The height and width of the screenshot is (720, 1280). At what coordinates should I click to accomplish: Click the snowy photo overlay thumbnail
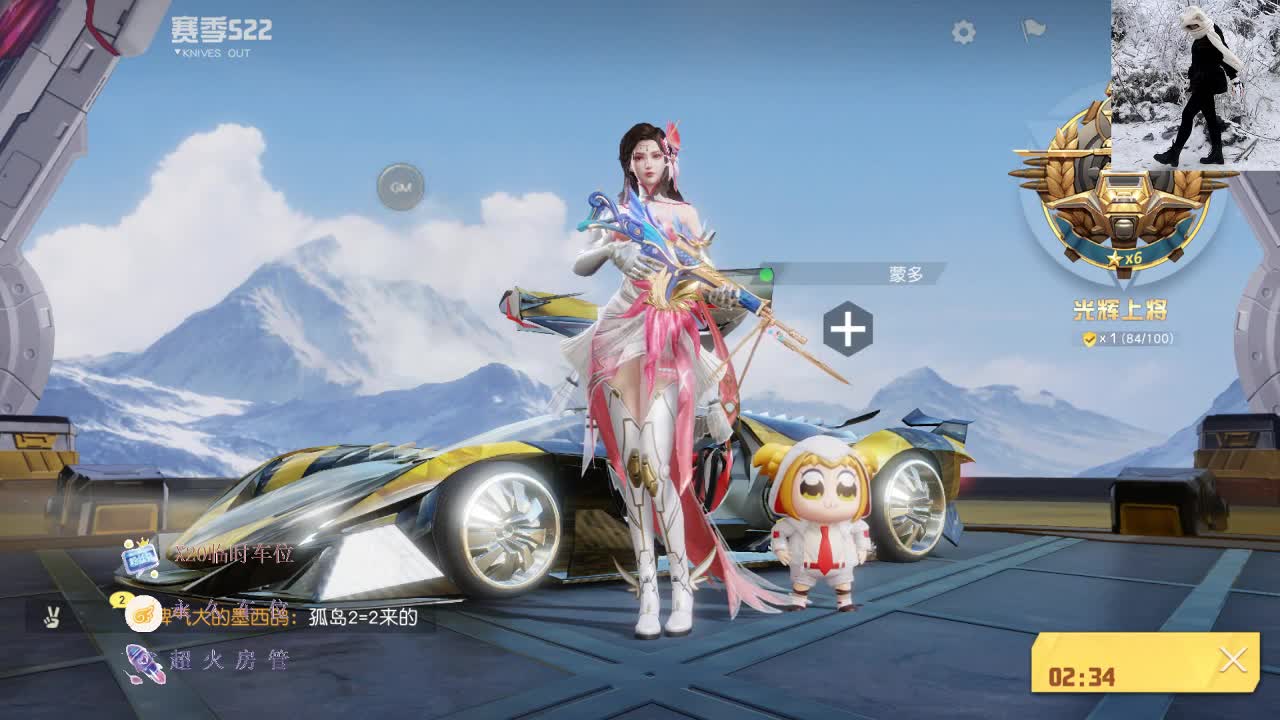[1195, 84]
